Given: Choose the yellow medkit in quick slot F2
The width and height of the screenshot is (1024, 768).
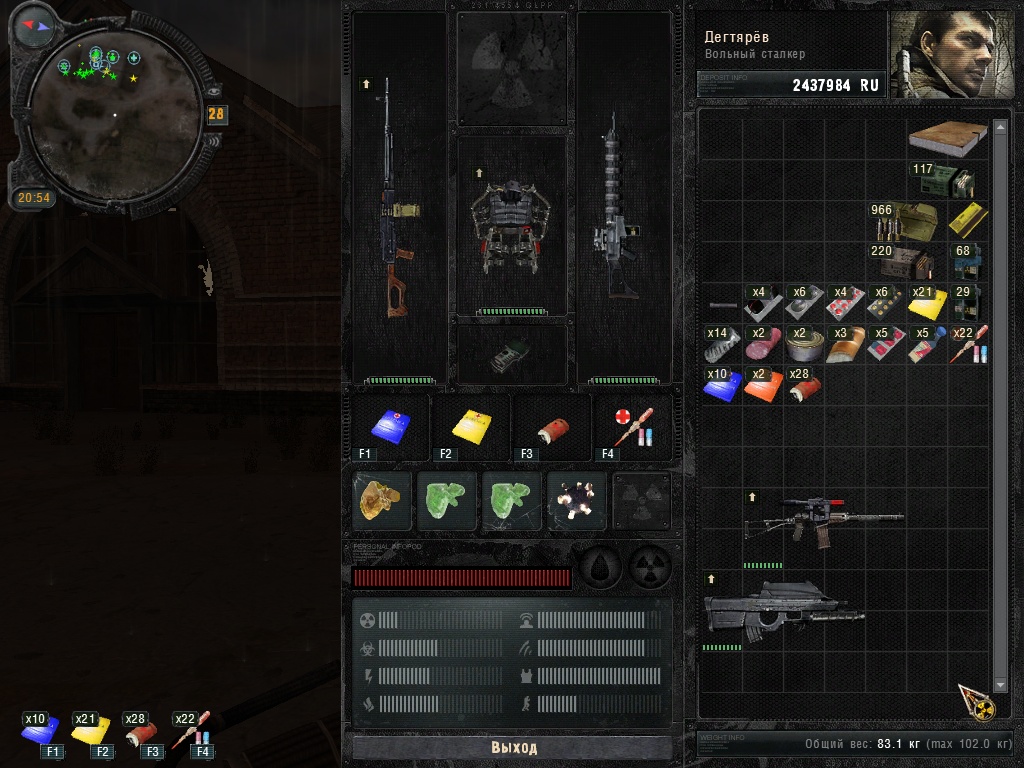Looking at the screenshot, I should (x=469, y=426).
